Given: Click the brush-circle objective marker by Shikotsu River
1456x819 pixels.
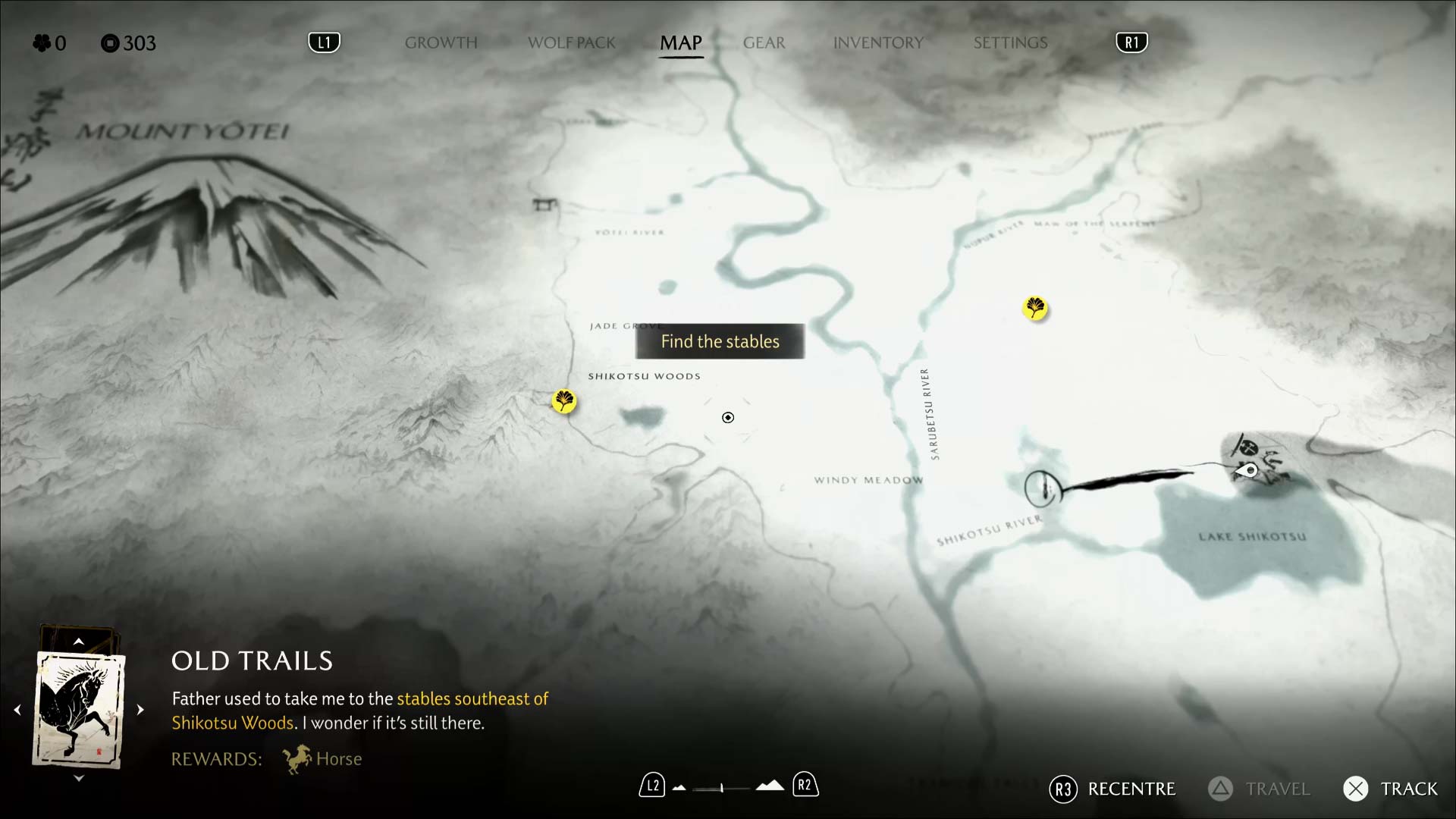Looking at the screenshot, I should coord(1042,488).
